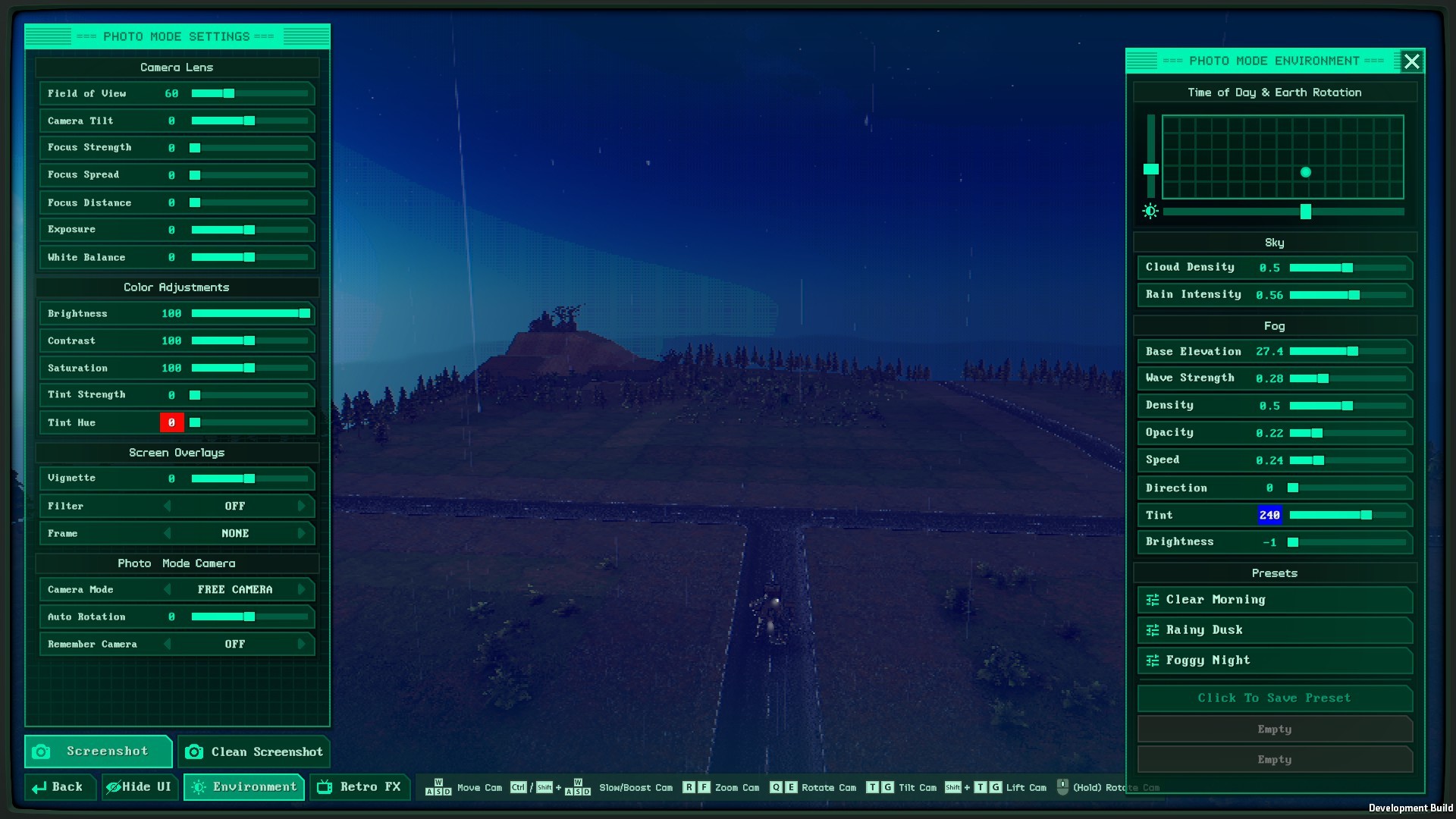Toggle Remember Camera from OFF
The width and height of the screenshot is (1456, 819).
pyautogui.click(x=234, y=644)
